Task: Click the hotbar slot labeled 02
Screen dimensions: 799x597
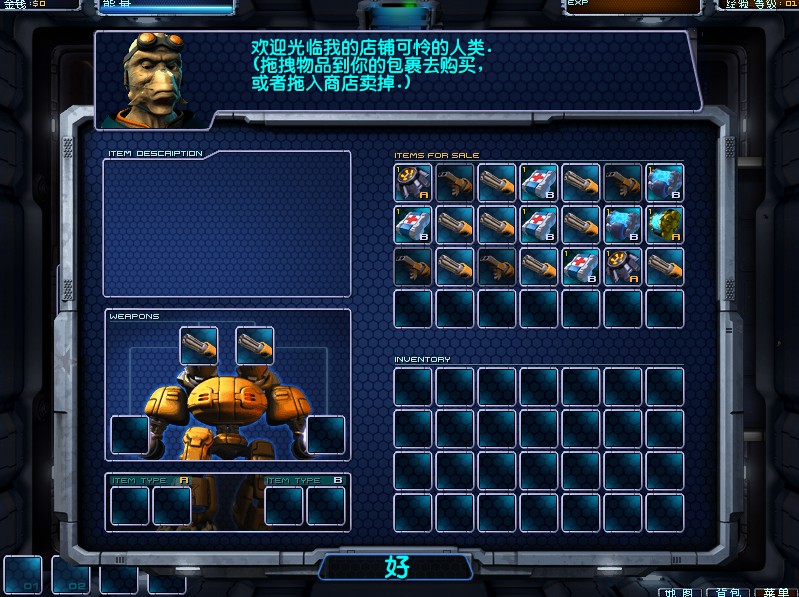Action: pyautogui.click(x=71, y=575)
